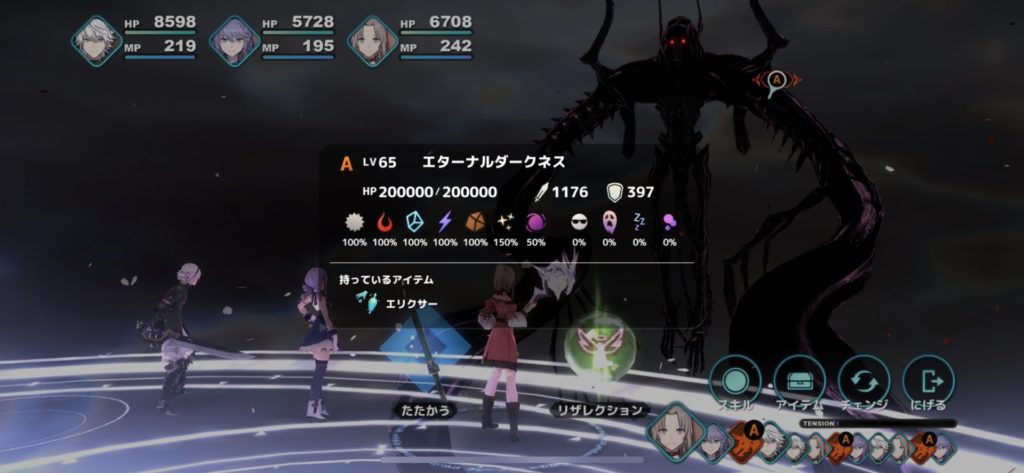Open the アイテム (Item) chest menu
Screen dimensions: 1024x473
tap(799, 381)
